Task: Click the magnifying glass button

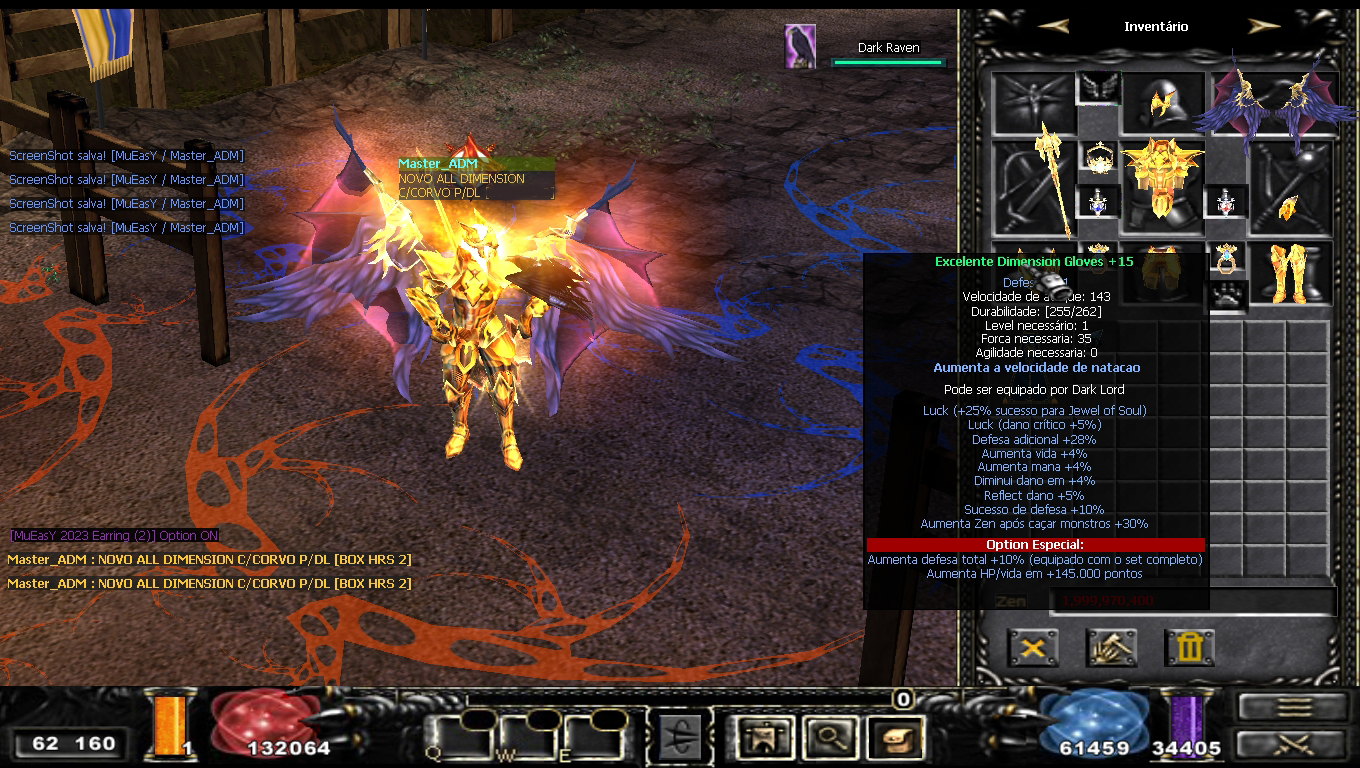Action: point(829,738)
